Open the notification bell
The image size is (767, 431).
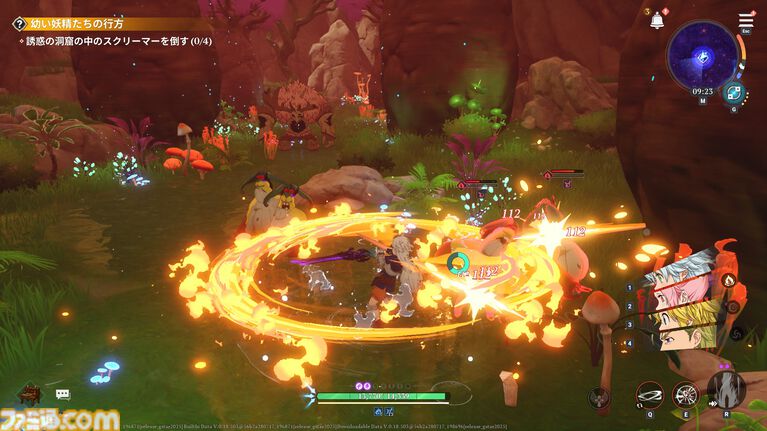coord(657,21)
